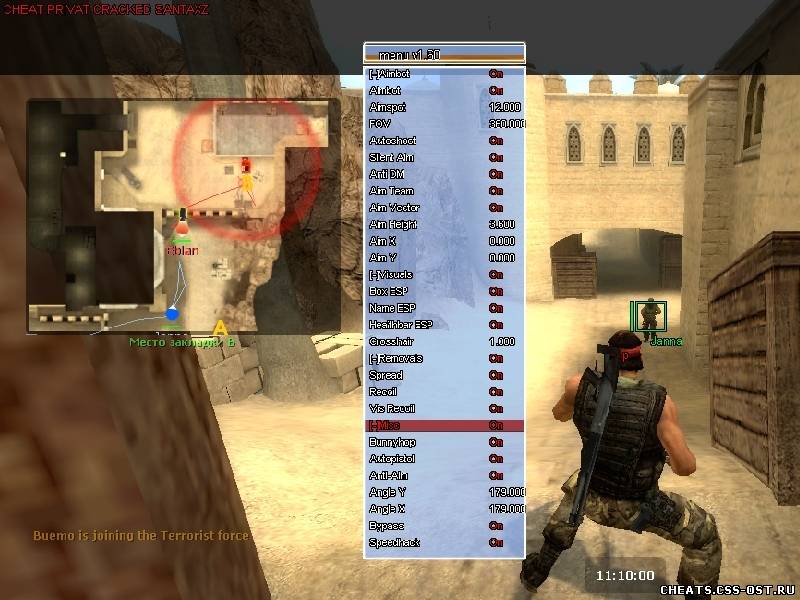Switch the Autopistol entry
Viewport: 800px width, 600px height.
445,459
